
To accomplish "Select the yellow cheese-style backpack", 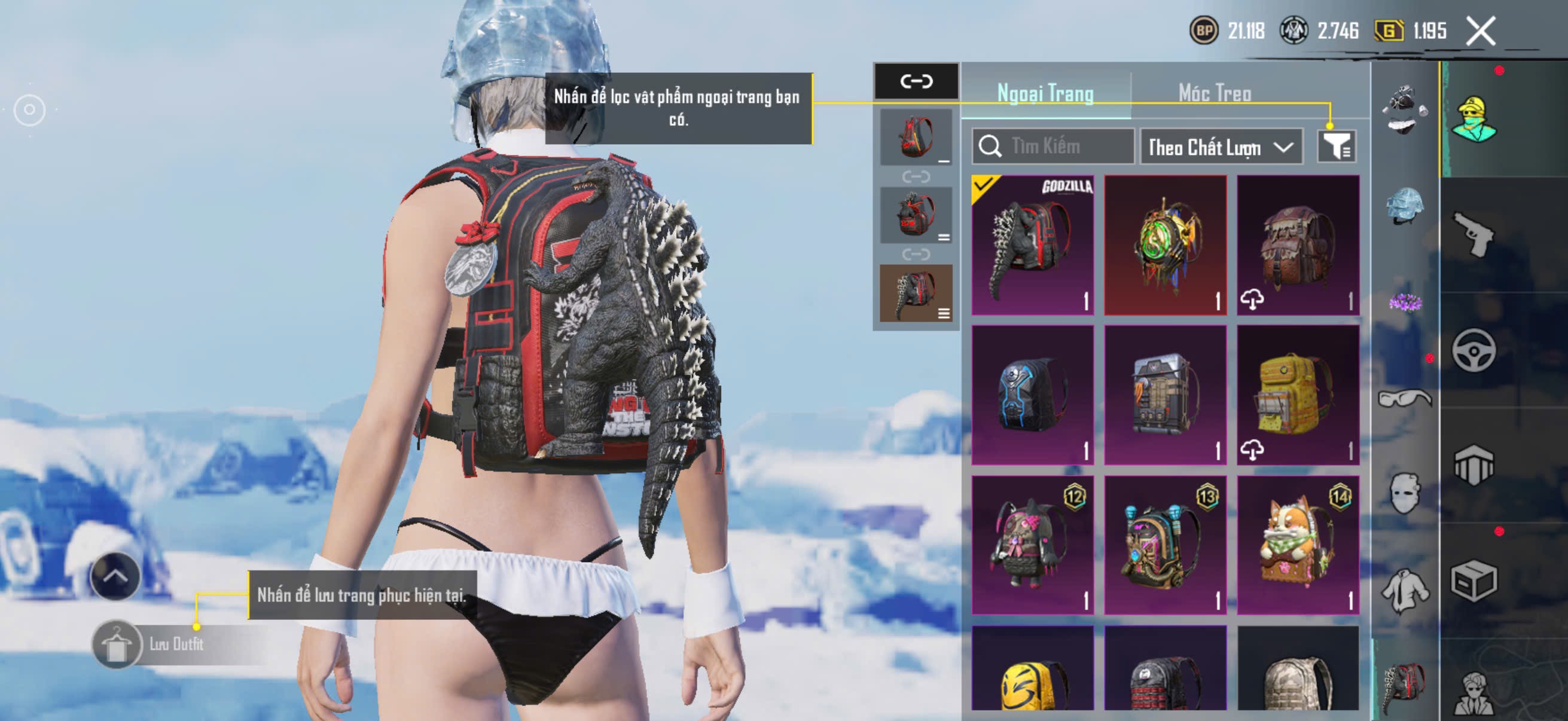I will [x=1298, y=395].
